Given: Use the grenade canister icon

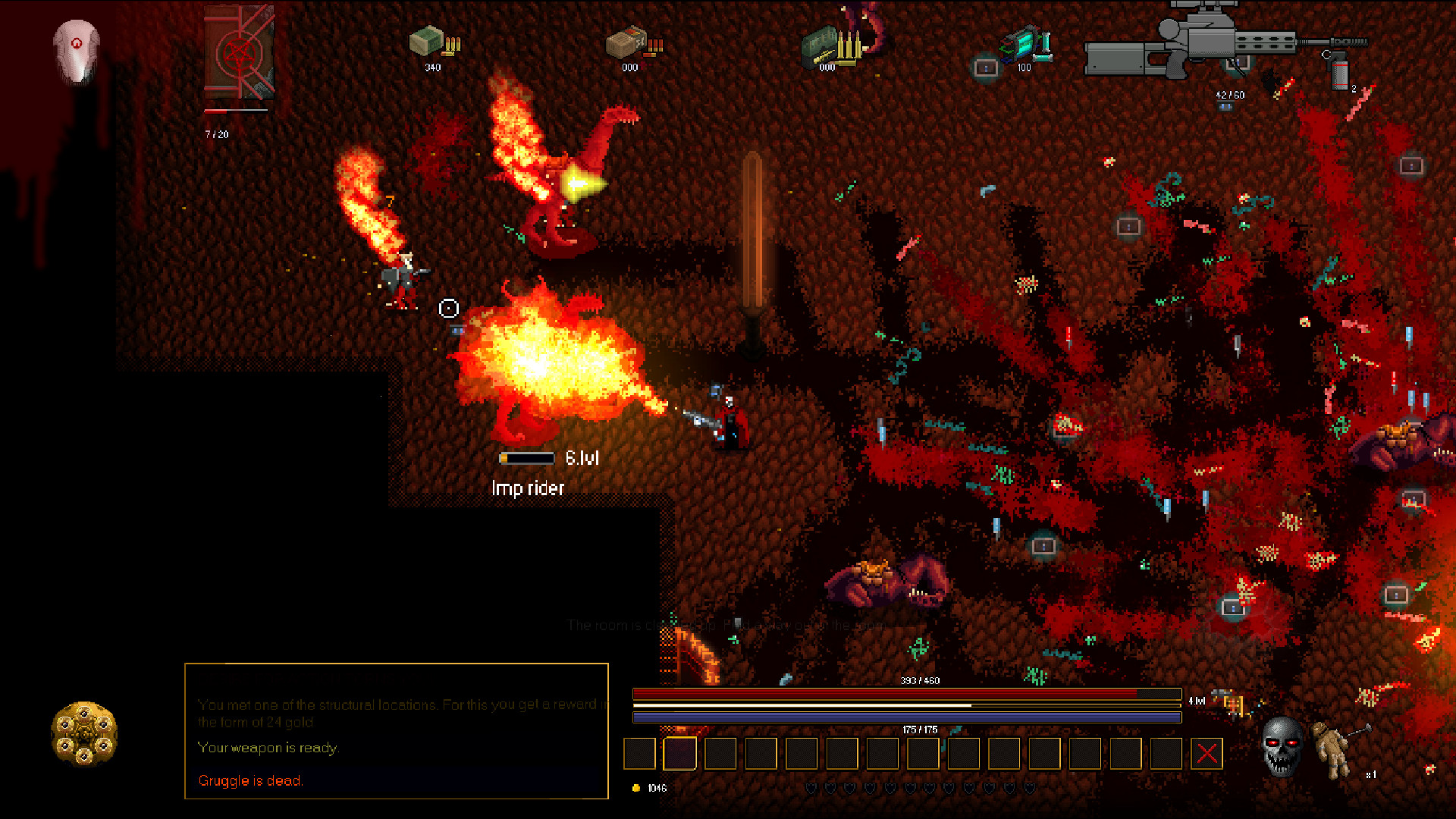Looking at the screenshot, I should click(x=1340, y=74).
